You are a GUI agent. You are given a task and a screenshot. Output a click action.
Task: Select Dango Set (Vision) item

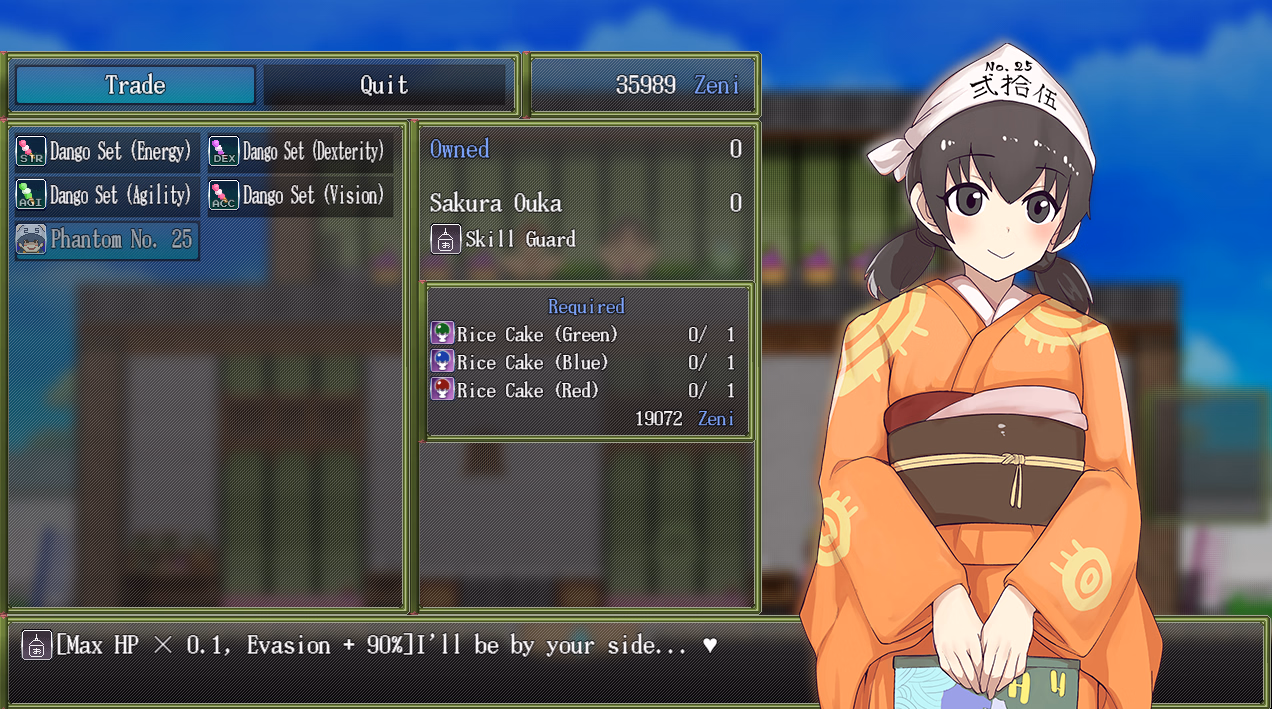coord(299,195)
